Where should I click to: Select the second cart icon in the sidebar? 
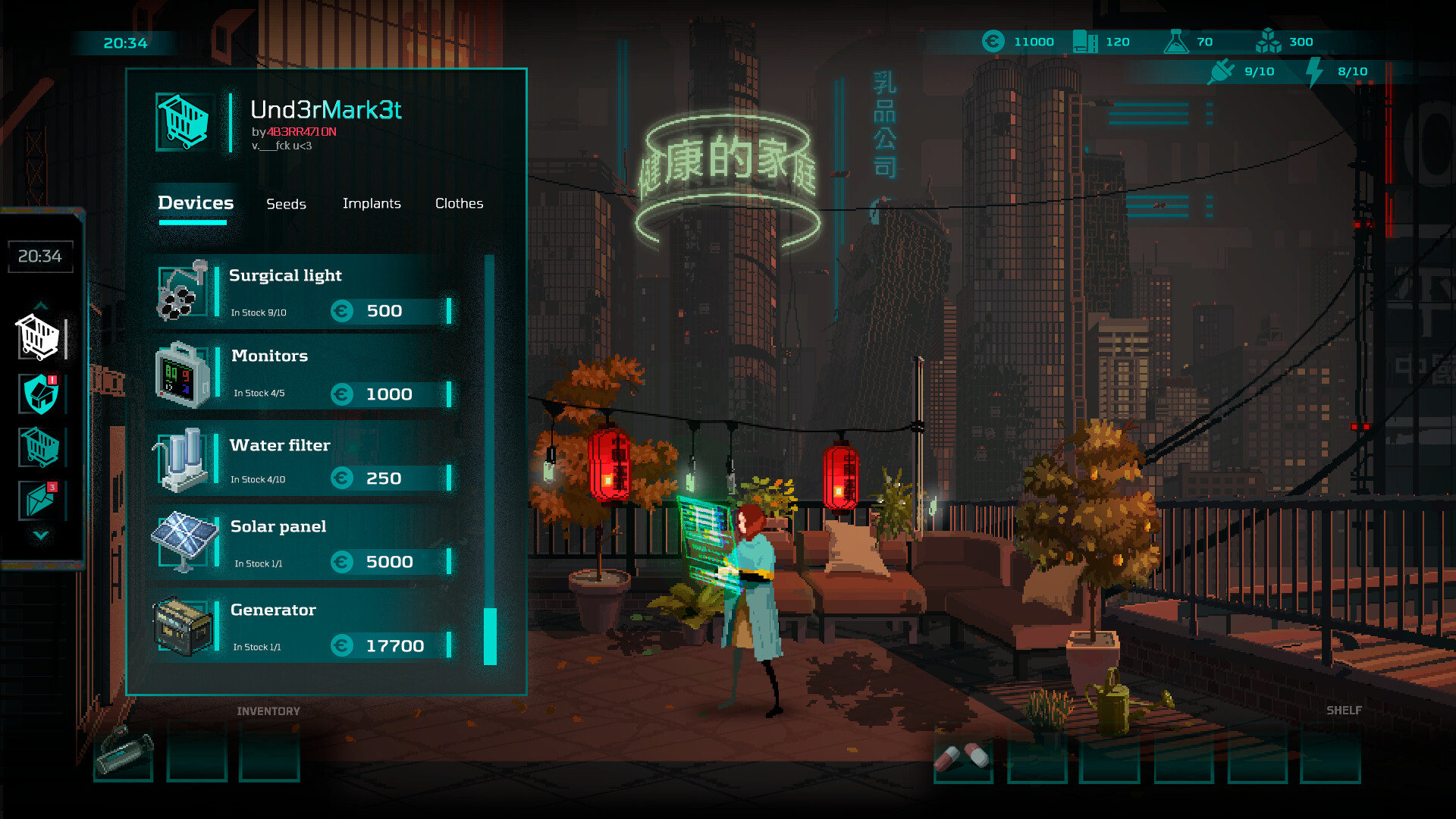click(40, 447)
